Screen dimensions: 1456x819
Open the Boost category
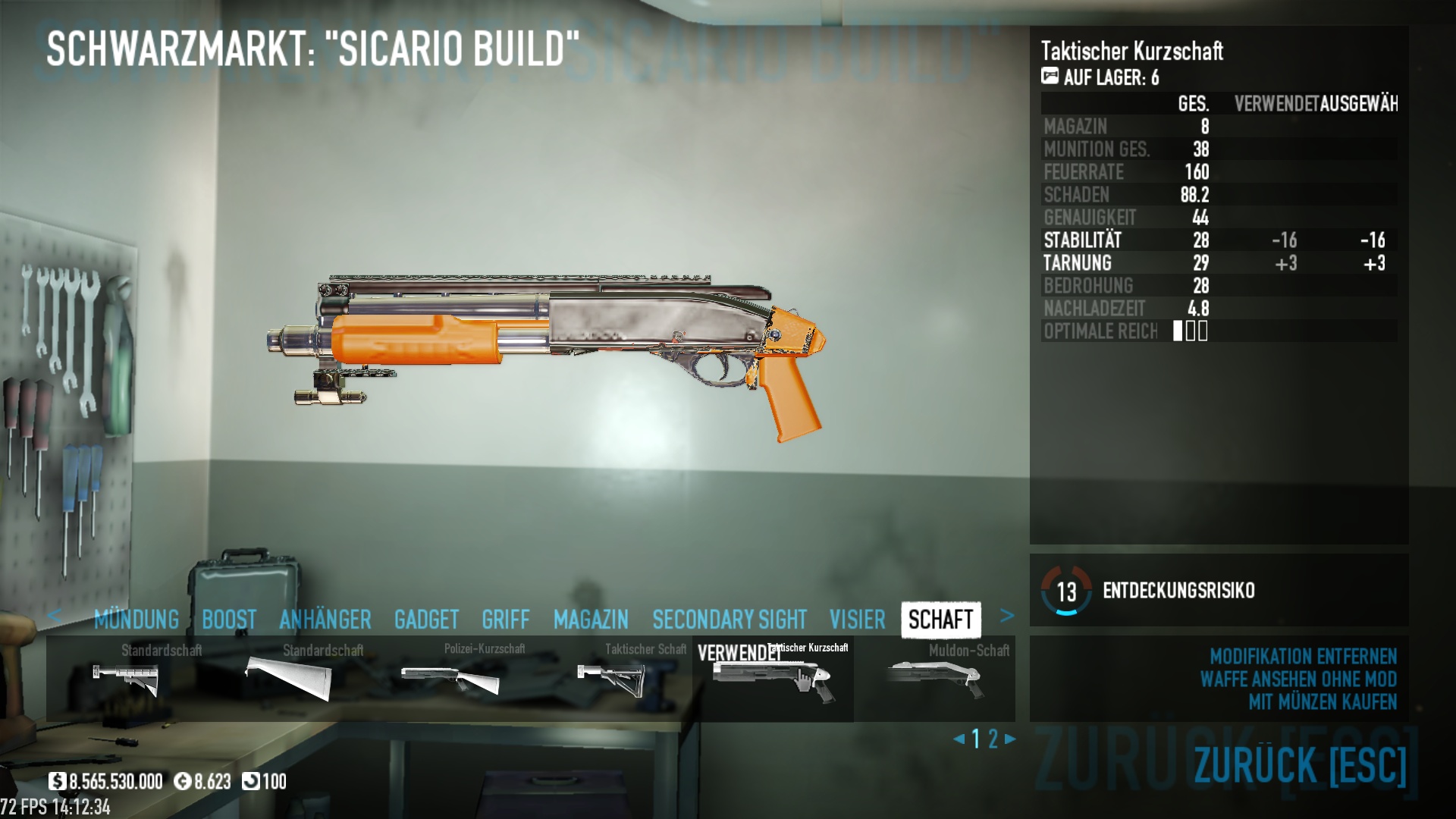tap(229, 620)
